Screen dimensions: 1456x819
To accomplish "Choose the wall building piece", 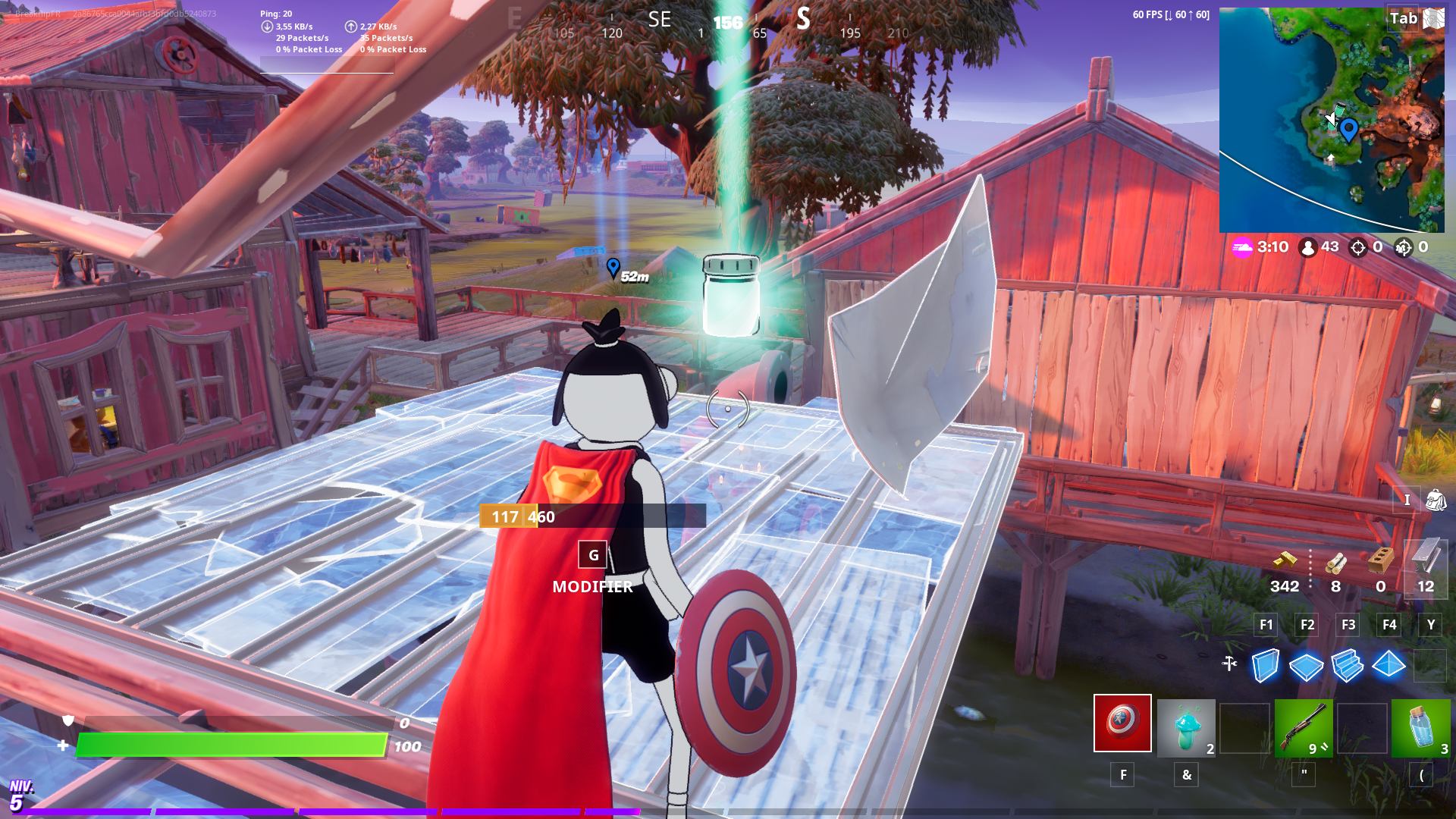I will coord(1263,666).
